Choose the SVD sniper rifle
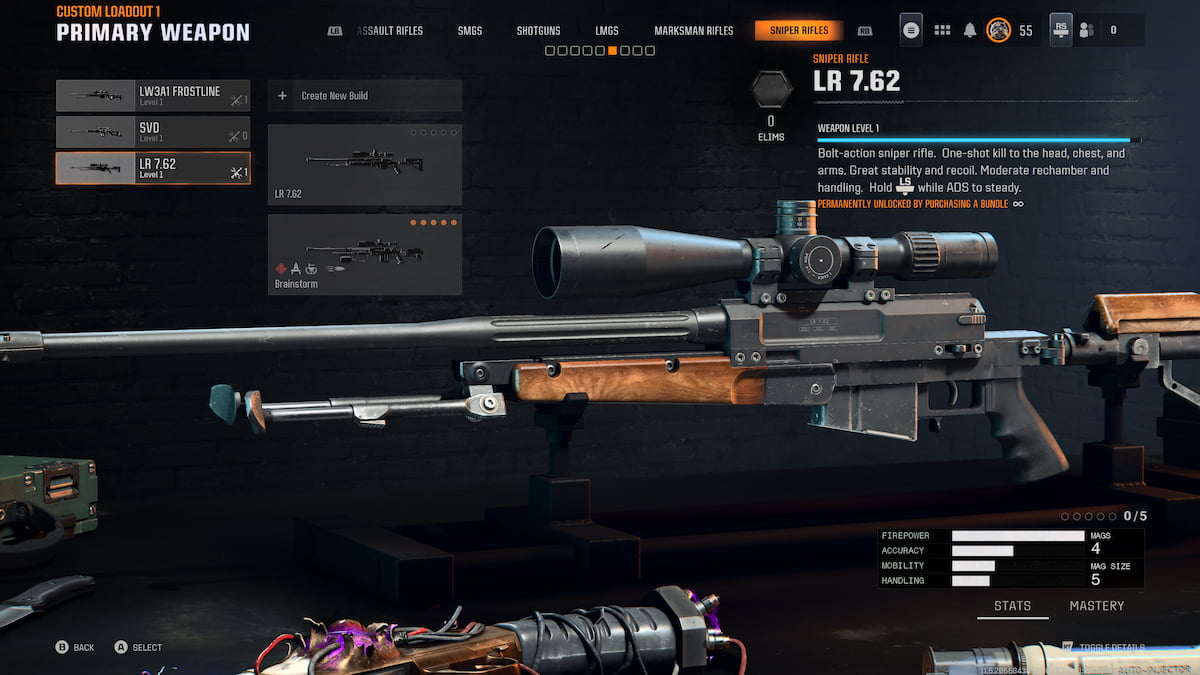Image resolution: width=1200 pixels, height=675 pixels. point(153,132)
